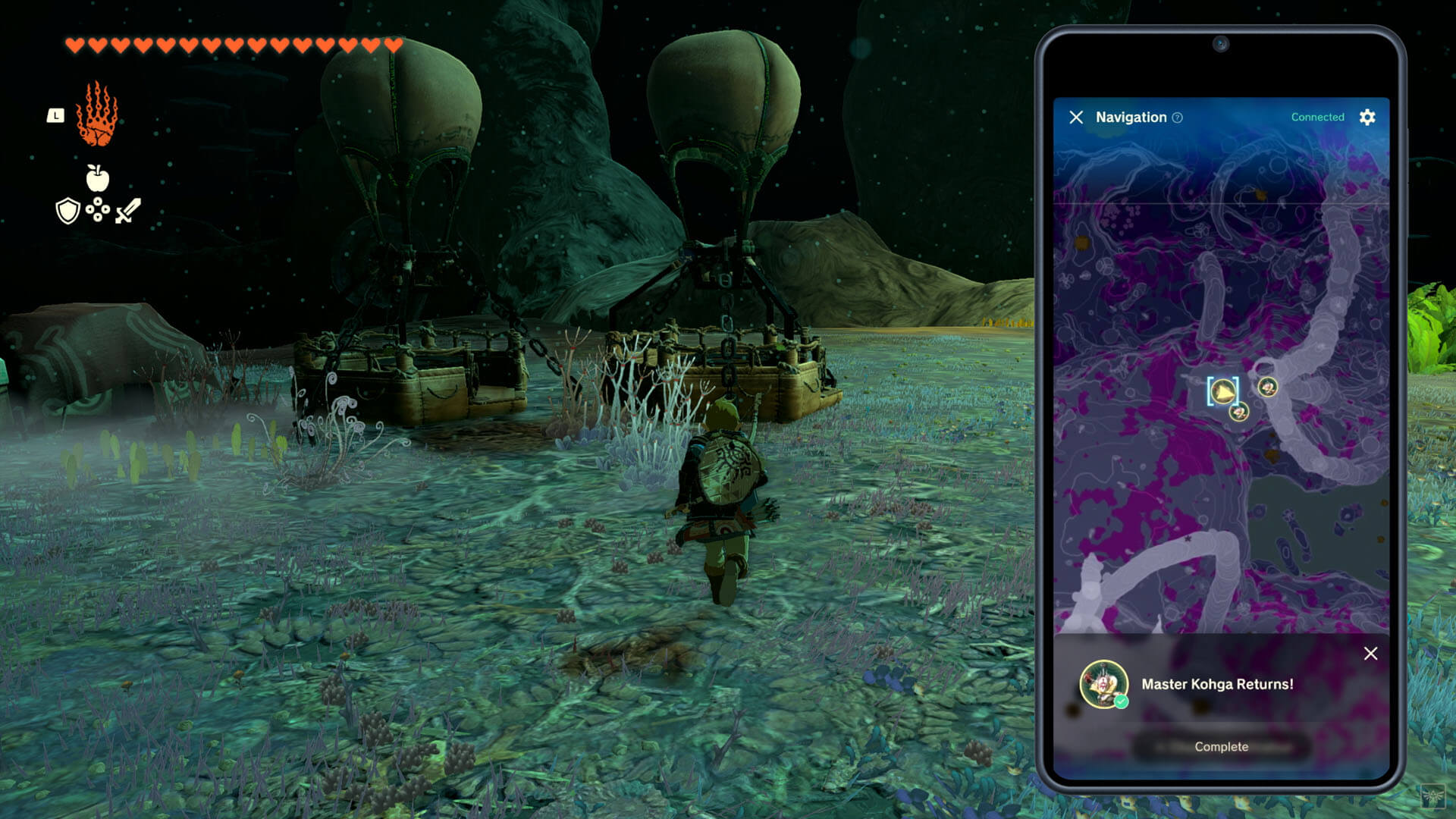This screenshot has height=819, width=1456.
Task: Select the apple quick-item icon
Action: pos(97,178)
